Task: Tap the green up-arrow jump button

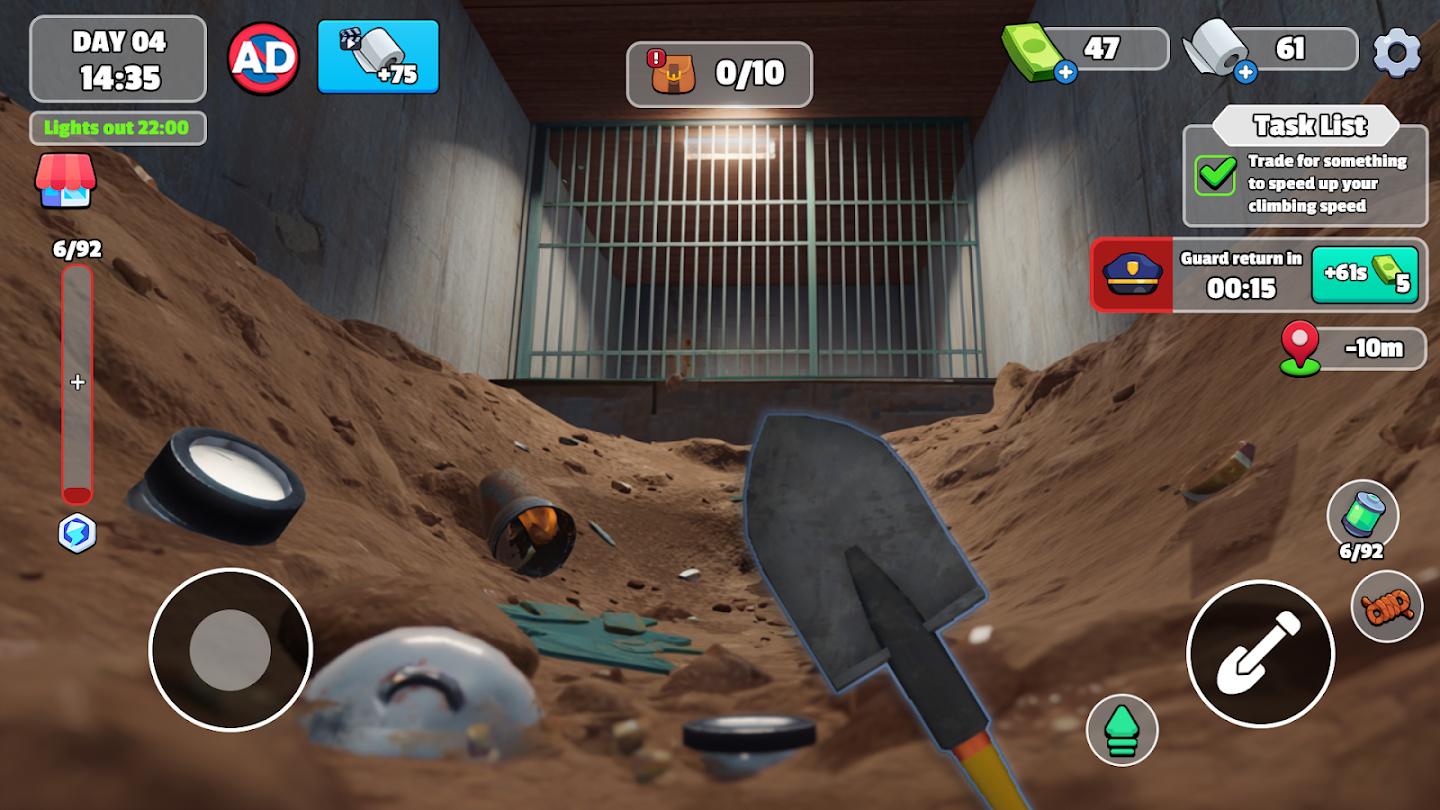Action: click(1122, 730)
